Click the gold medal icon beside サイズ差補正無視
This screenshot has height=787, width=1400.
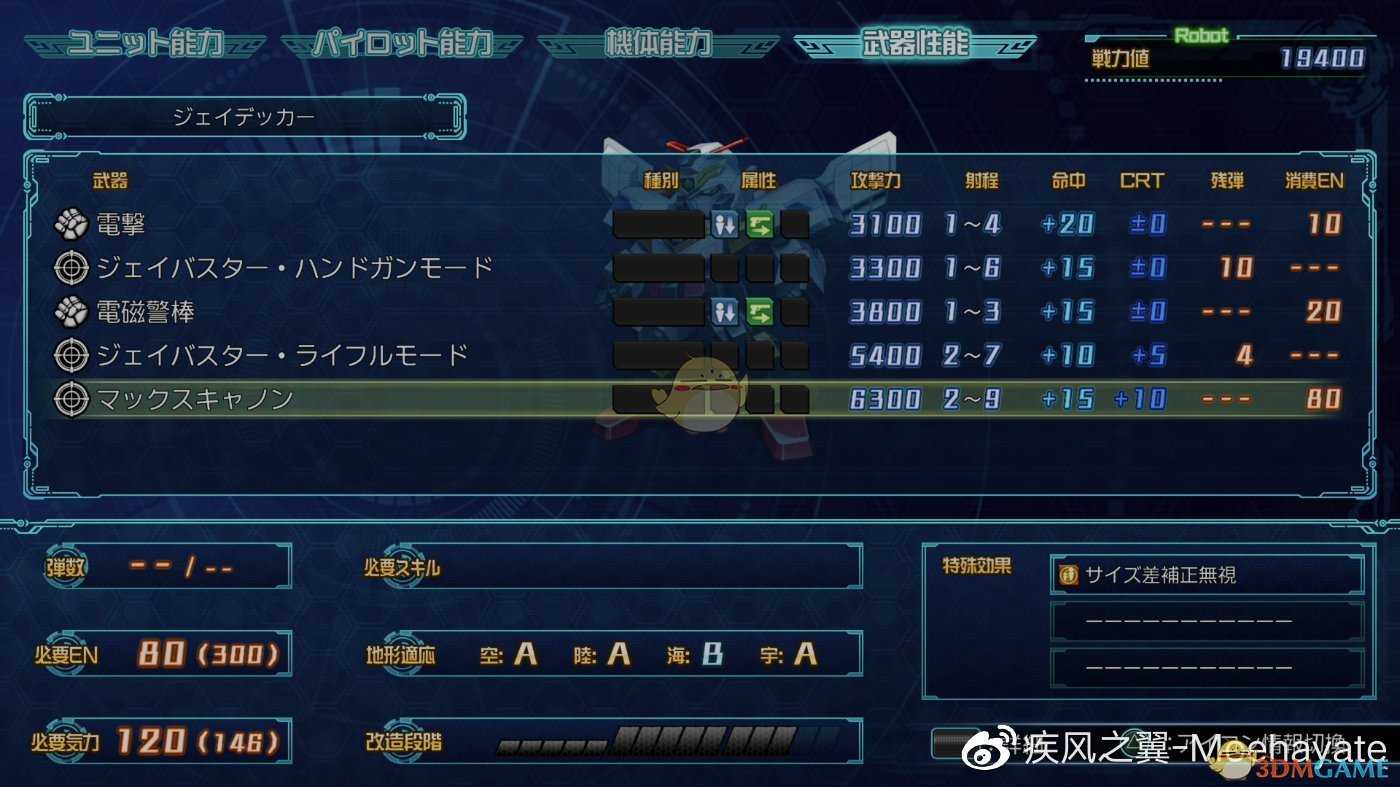point(1067,573)
